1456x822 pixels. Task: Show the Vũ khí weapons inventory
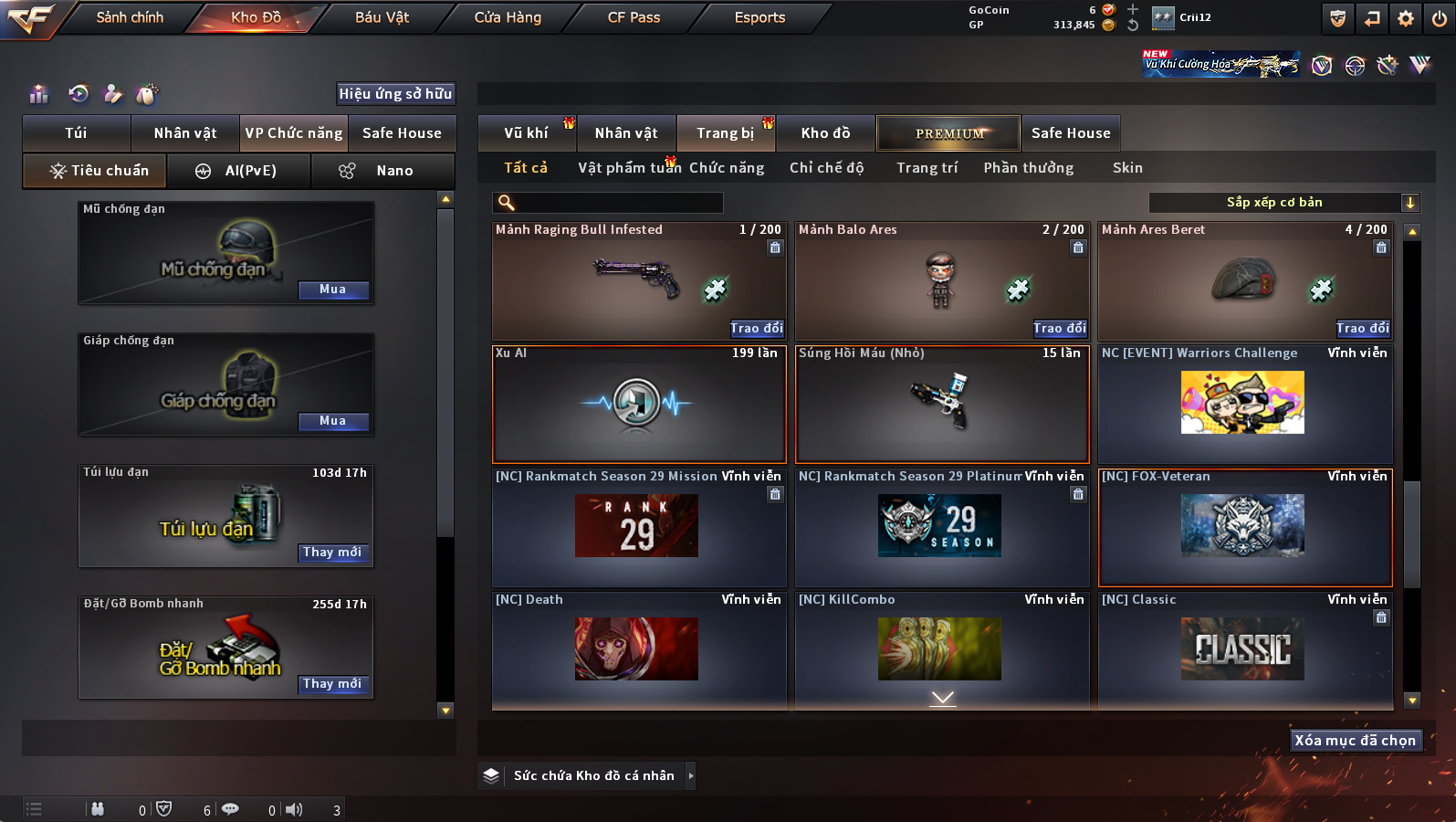click(x=527, y=133)
